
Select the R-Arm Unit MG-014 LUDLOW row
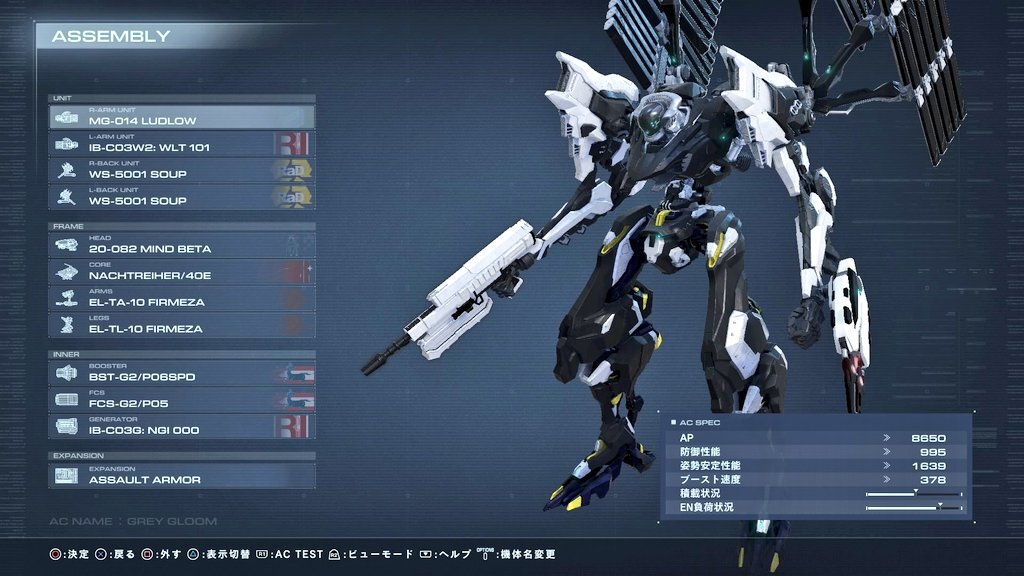(x=181, y=117)
